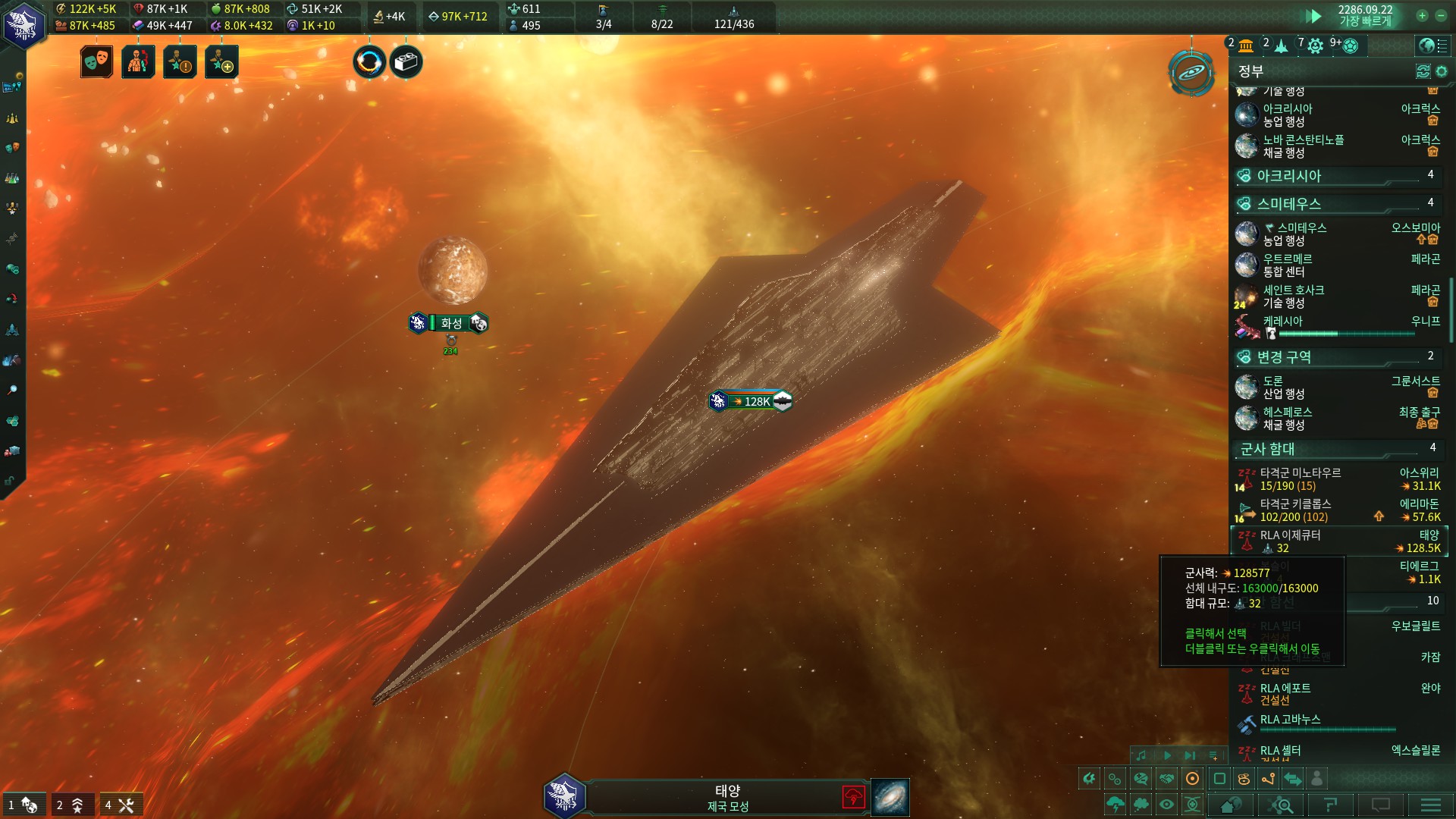Increase game speed with the plus button

coord(1422,15)
